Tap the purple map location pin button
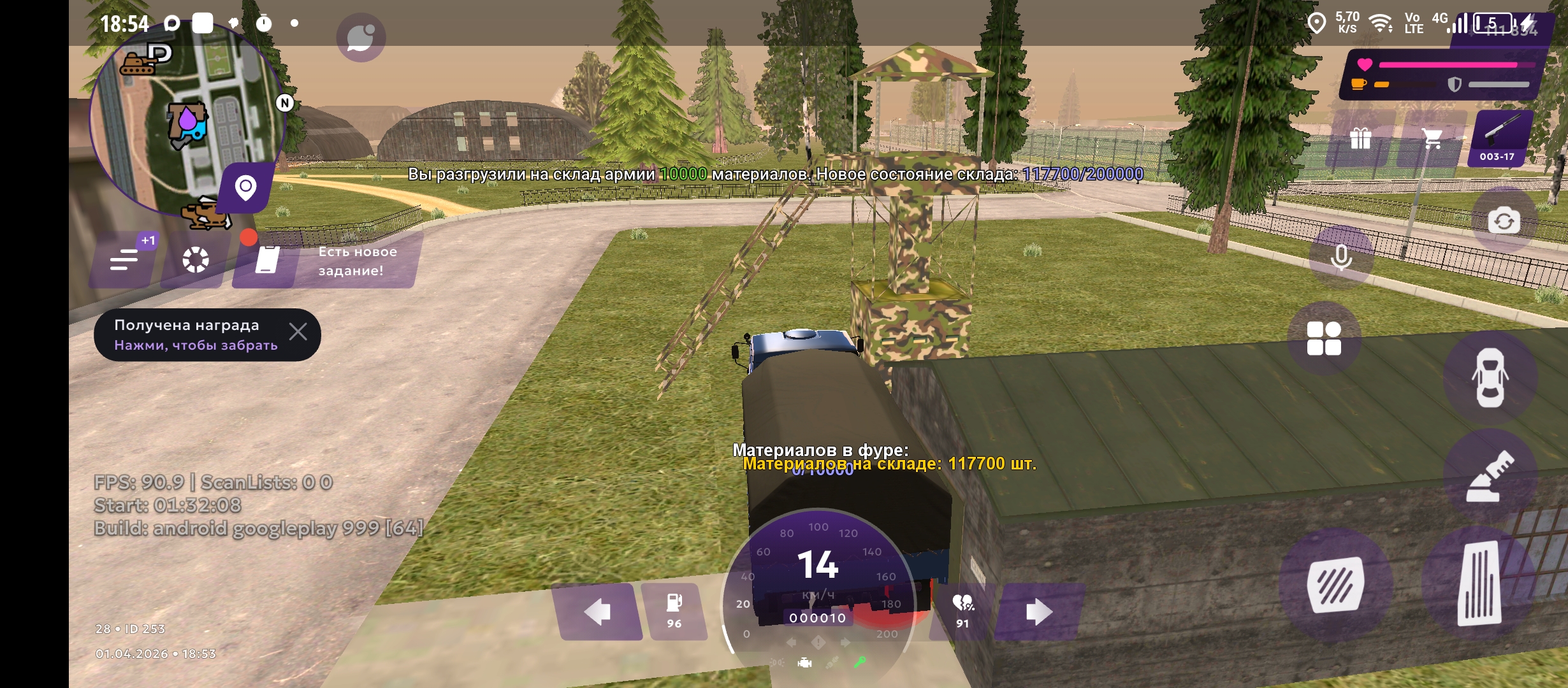 point(246,188)
